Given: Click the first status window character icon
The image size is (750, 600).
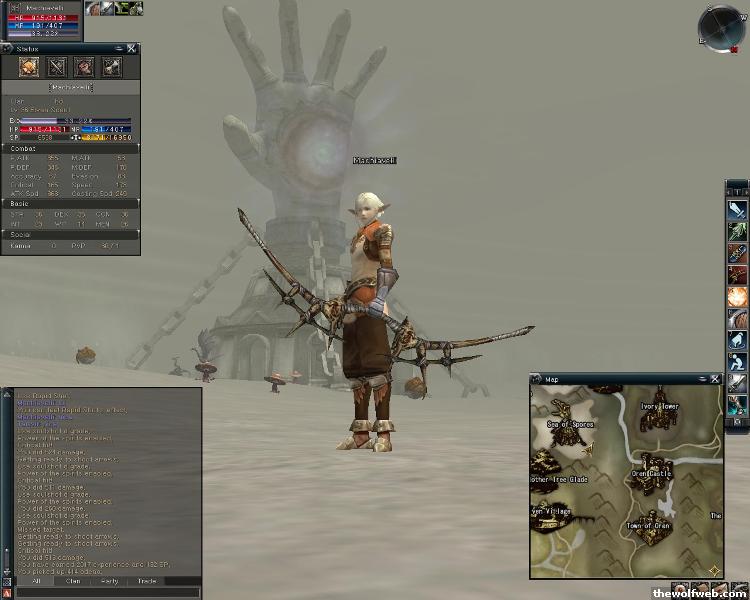Looking at the screenshot, I should click(29, 68).
